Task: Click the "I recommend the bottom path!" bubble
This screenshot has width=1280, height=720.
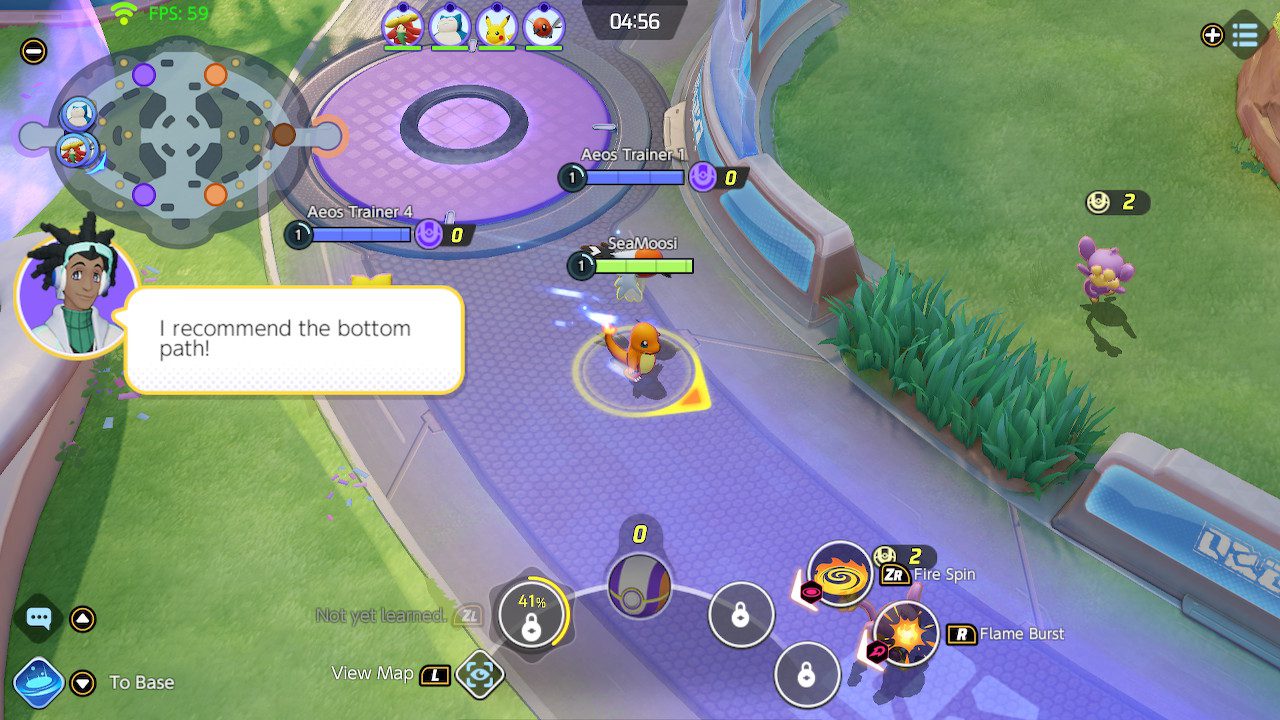Action: (x=294, y=340)
